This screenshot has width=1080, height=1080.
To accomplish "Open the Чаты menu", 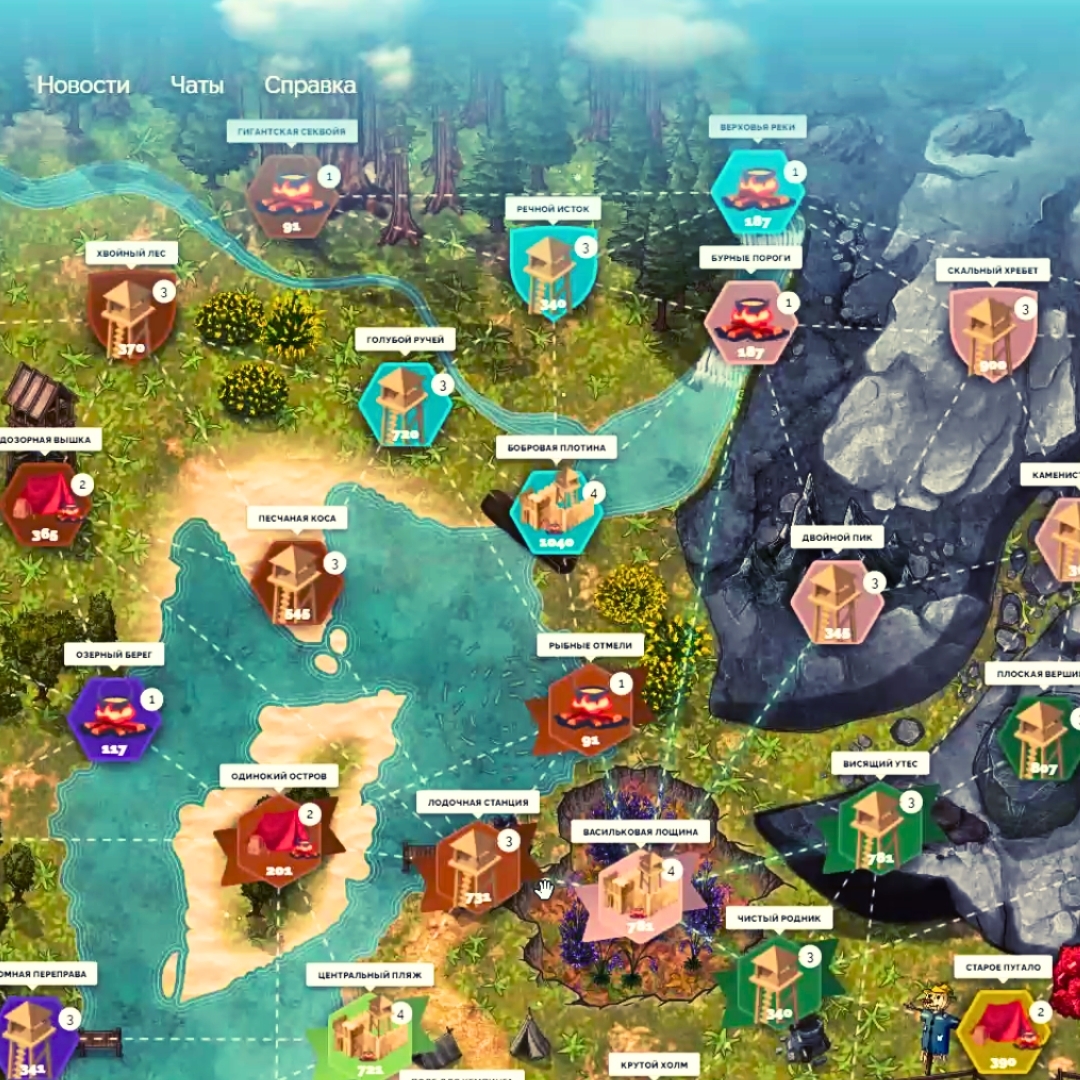I will coord(197,85).
